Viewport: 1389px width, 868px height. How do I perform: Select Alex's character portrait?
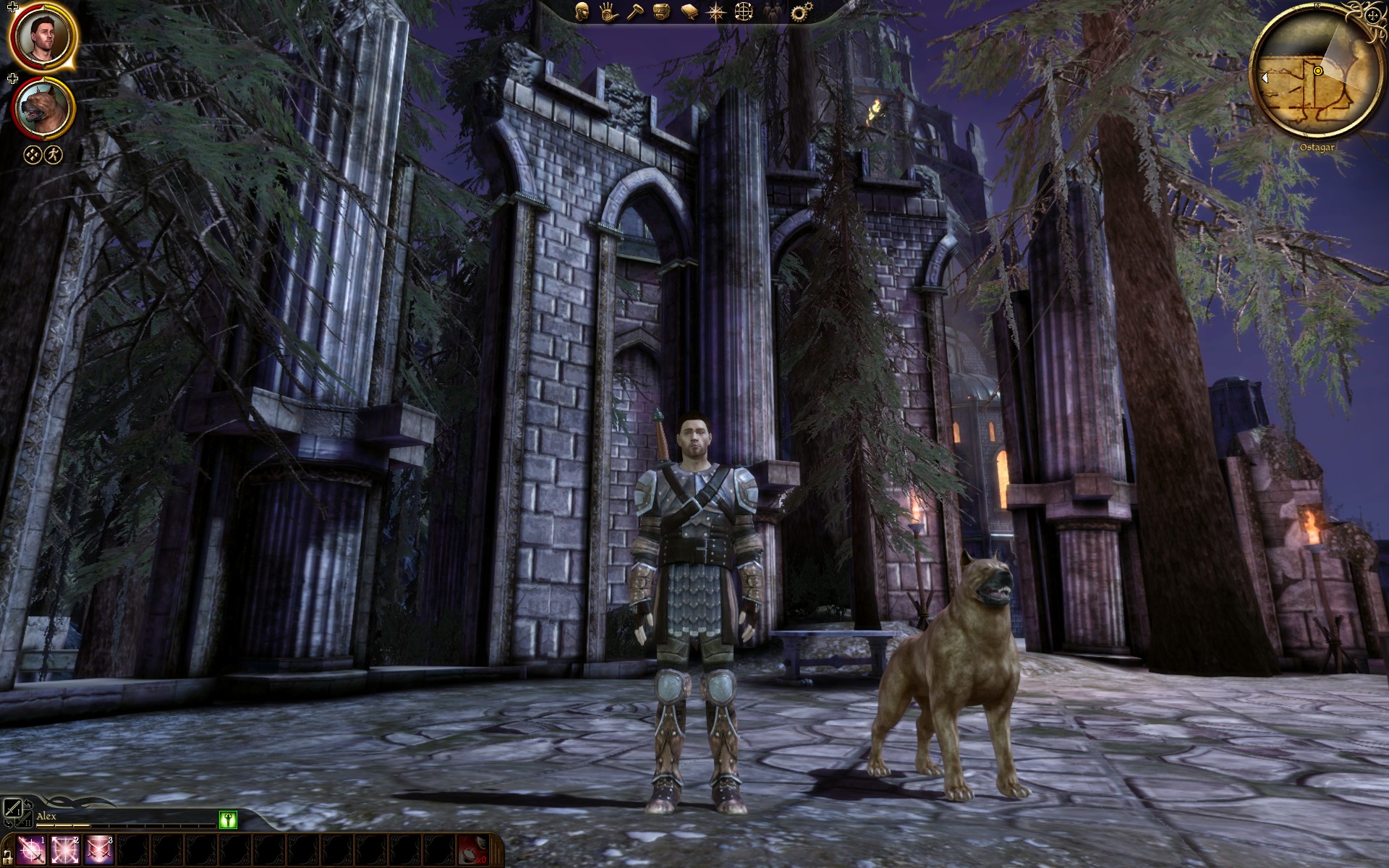(43, 38)
